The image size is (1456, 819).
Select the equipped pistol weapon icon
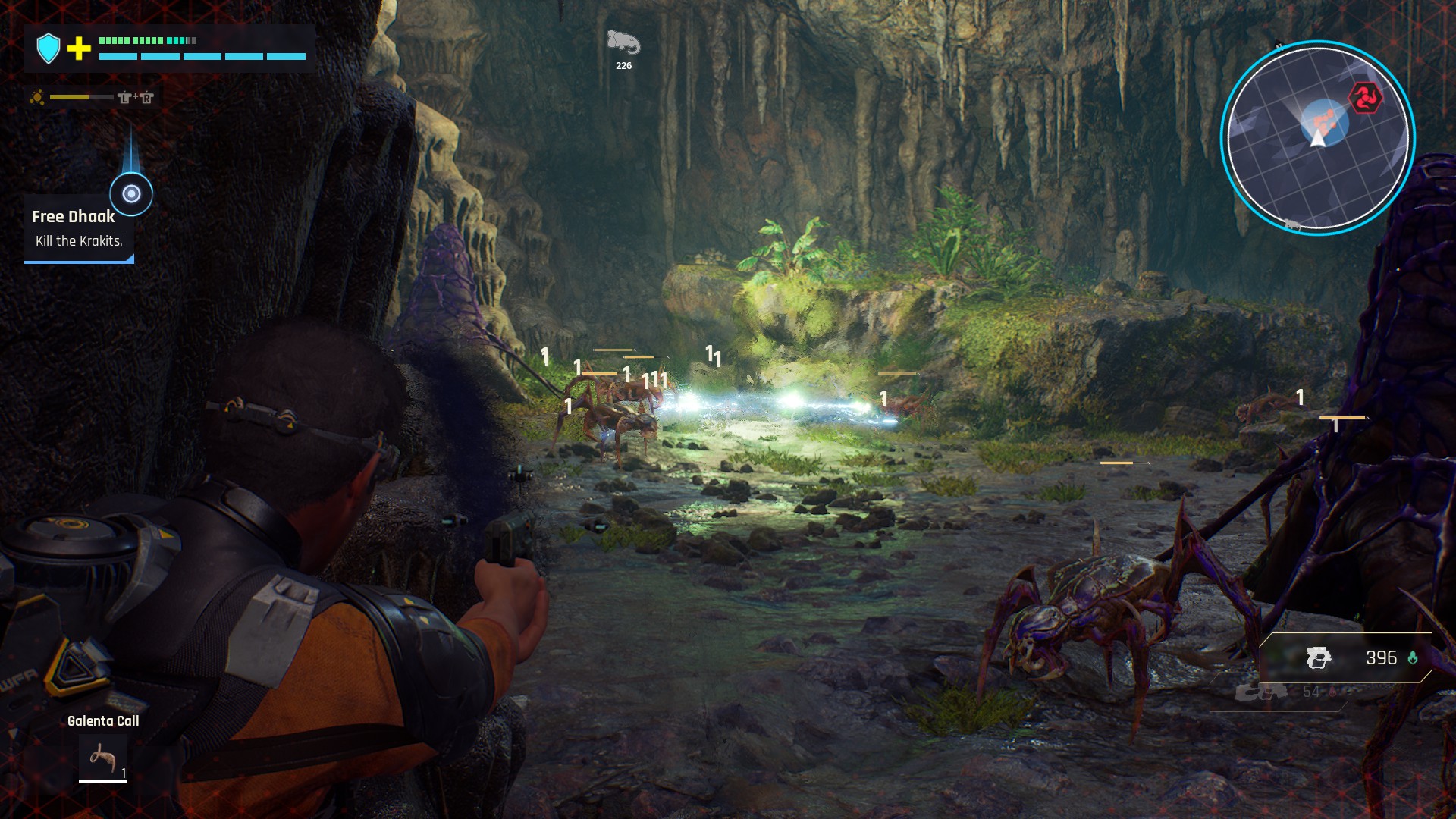pos(1319,658)
